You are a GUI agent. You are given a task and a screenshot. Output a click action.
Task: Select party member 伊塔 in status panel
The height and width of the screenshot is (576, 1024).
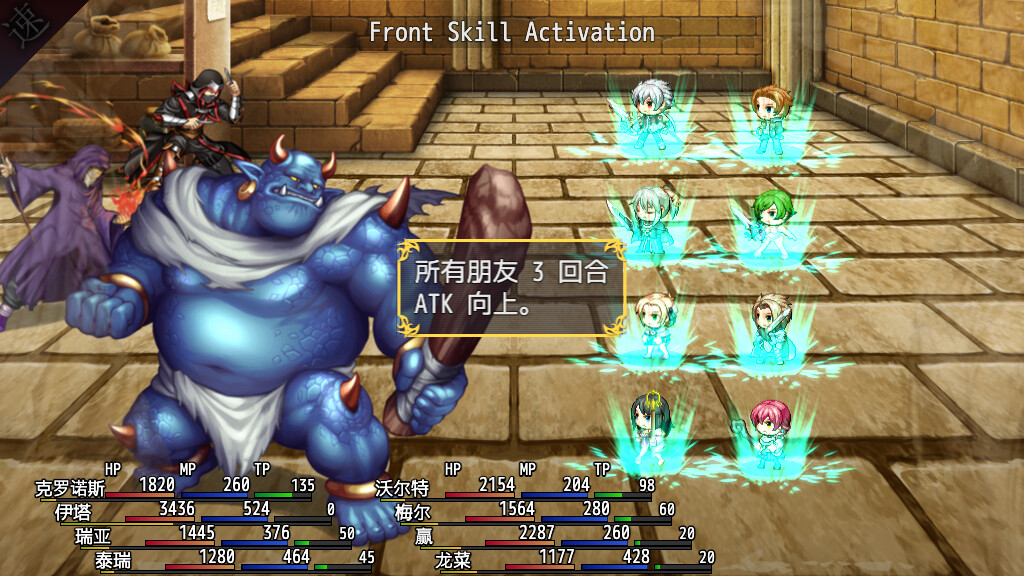73,512
